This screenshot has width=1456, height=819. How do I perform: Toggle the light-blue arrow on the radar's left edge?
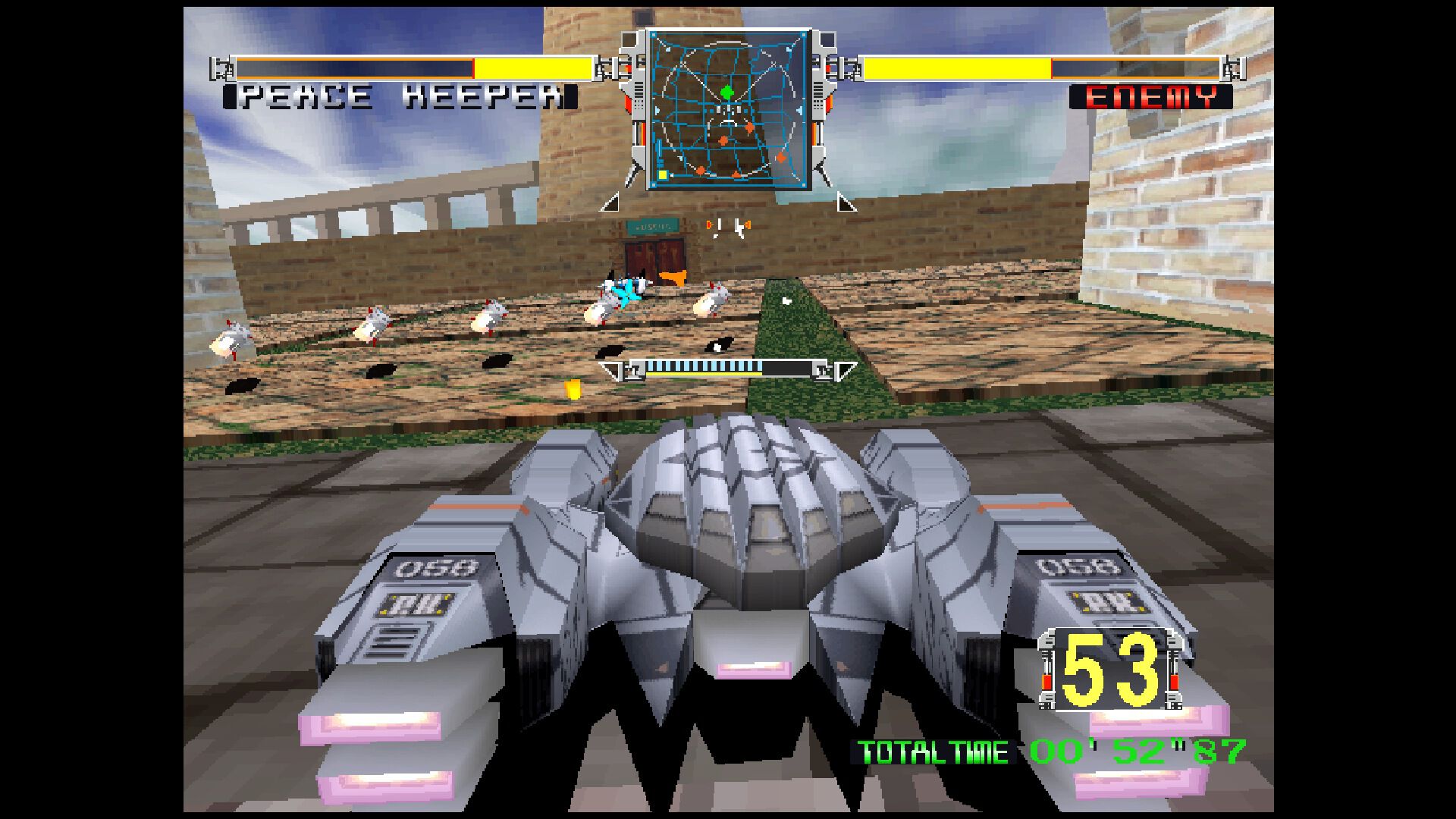(x=657, y=110)
